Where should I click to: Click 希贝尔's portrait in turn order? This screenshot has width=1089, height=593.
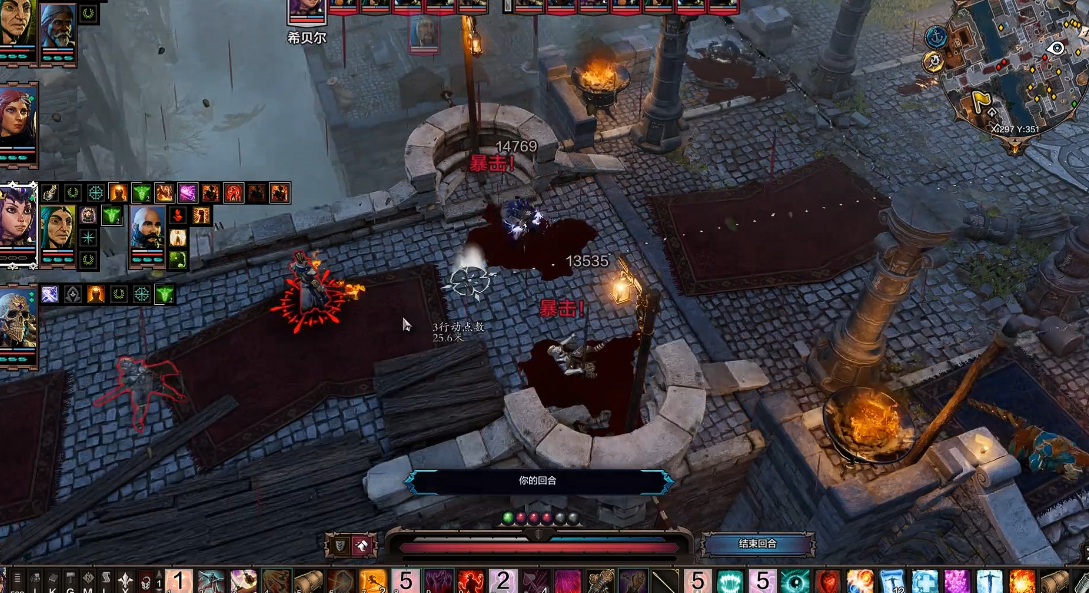[x=307, y=10]
